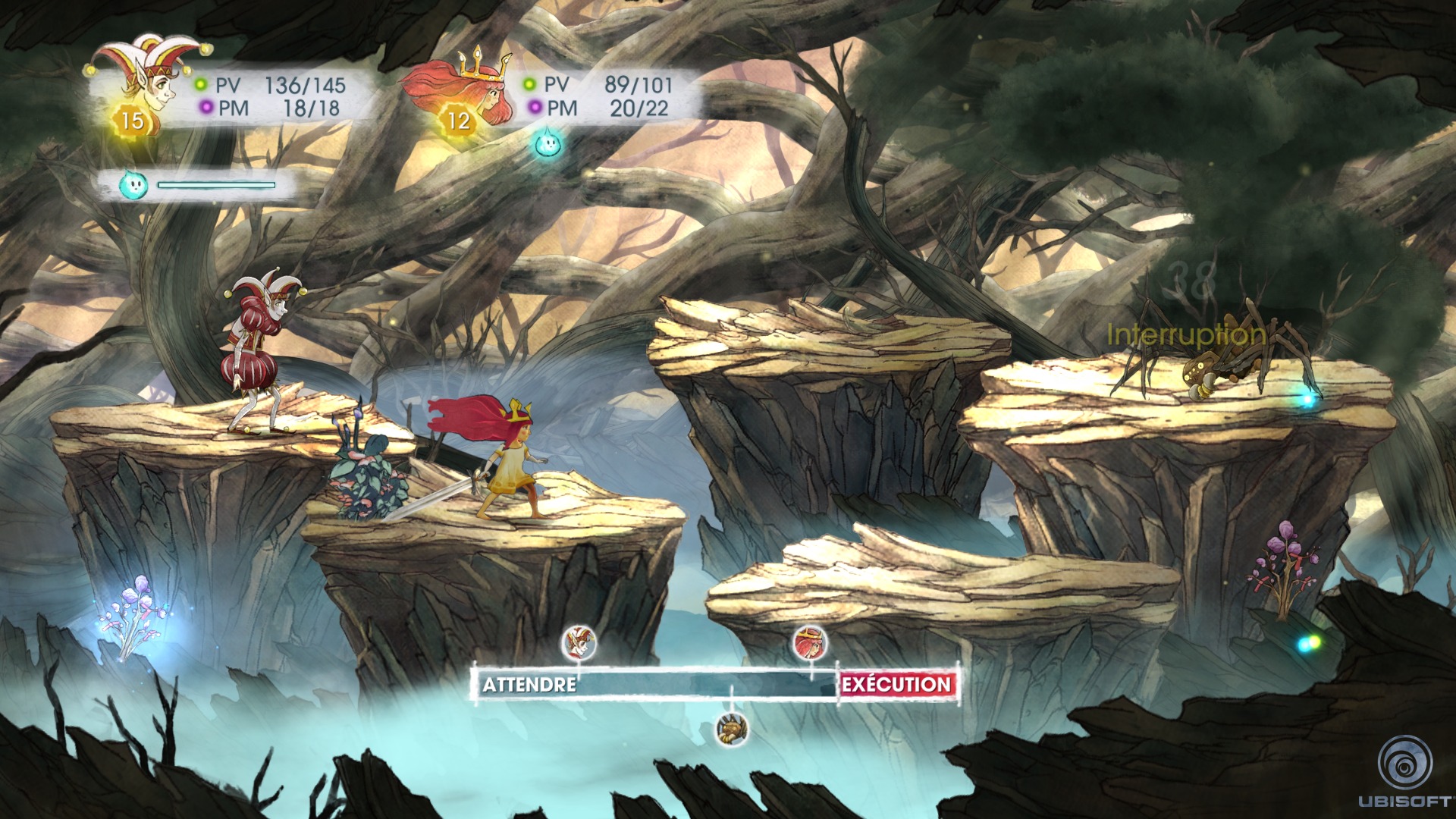Click the jester marker on the timeline
Screen dimensions: 1456x819
point(579,643)
